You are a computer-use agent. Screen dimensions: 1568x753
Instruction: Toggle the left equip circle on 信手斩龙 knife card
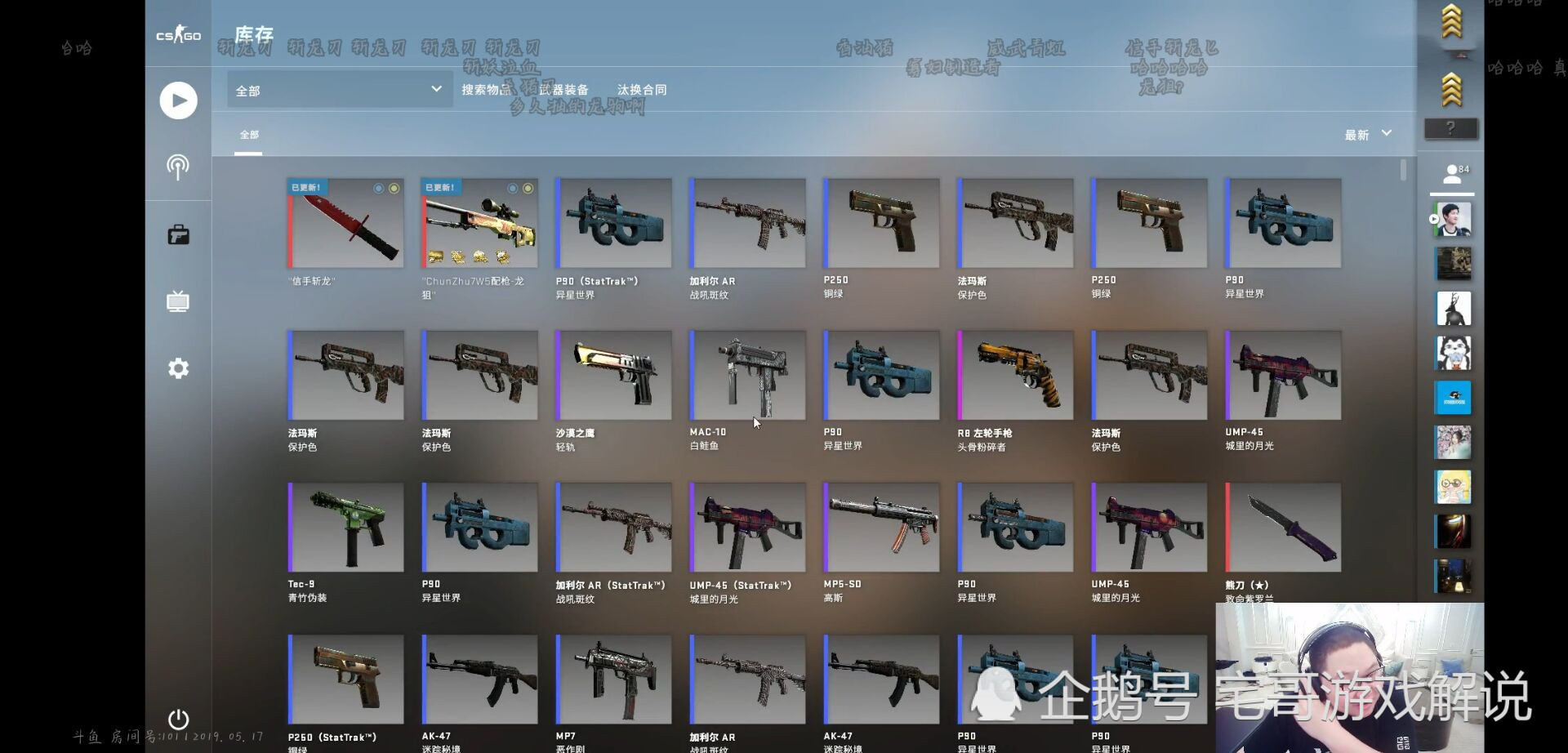(378, 189)
